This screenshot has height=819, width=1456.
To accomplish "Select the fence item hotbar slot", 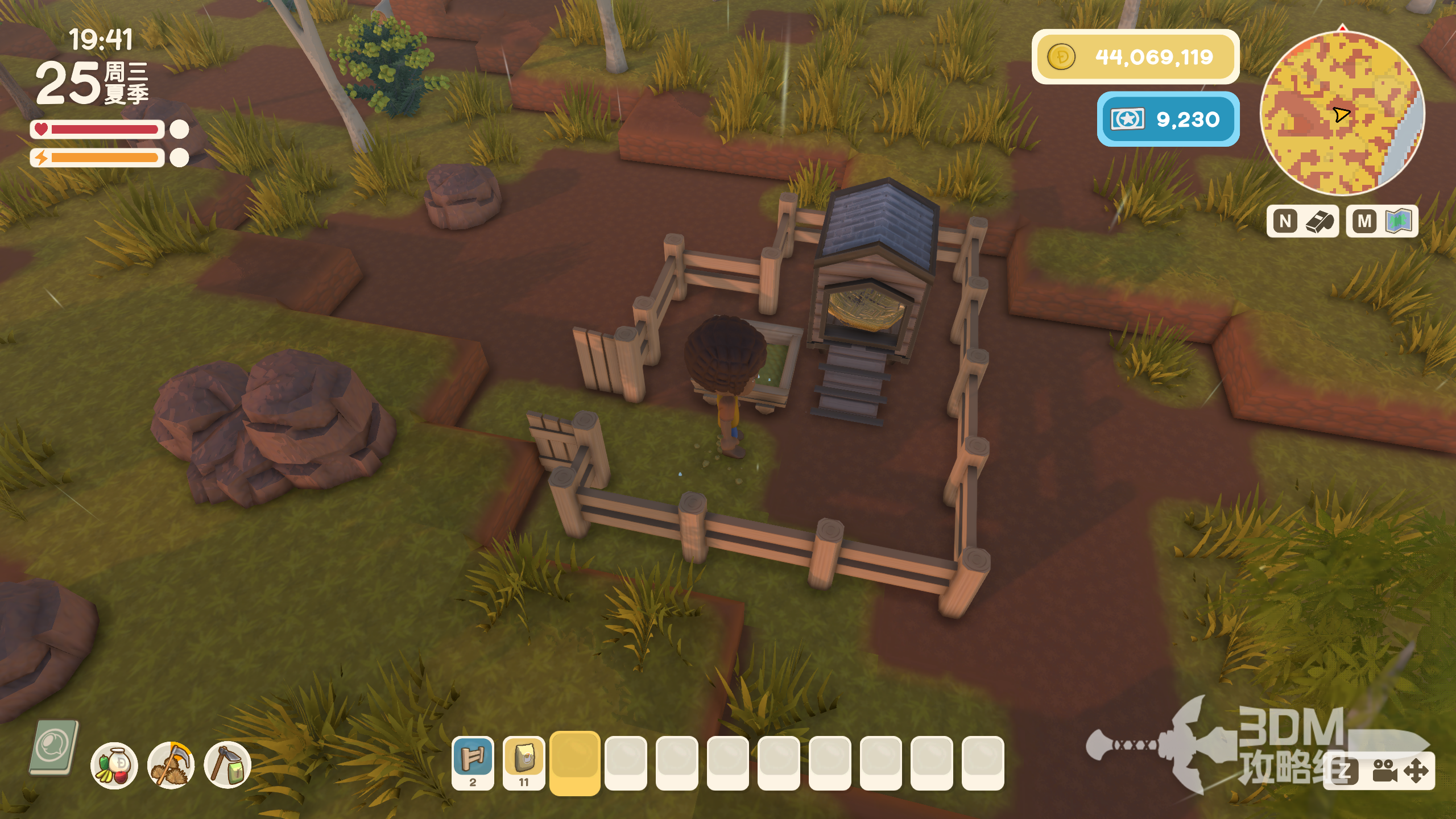I will click(473, 761).
